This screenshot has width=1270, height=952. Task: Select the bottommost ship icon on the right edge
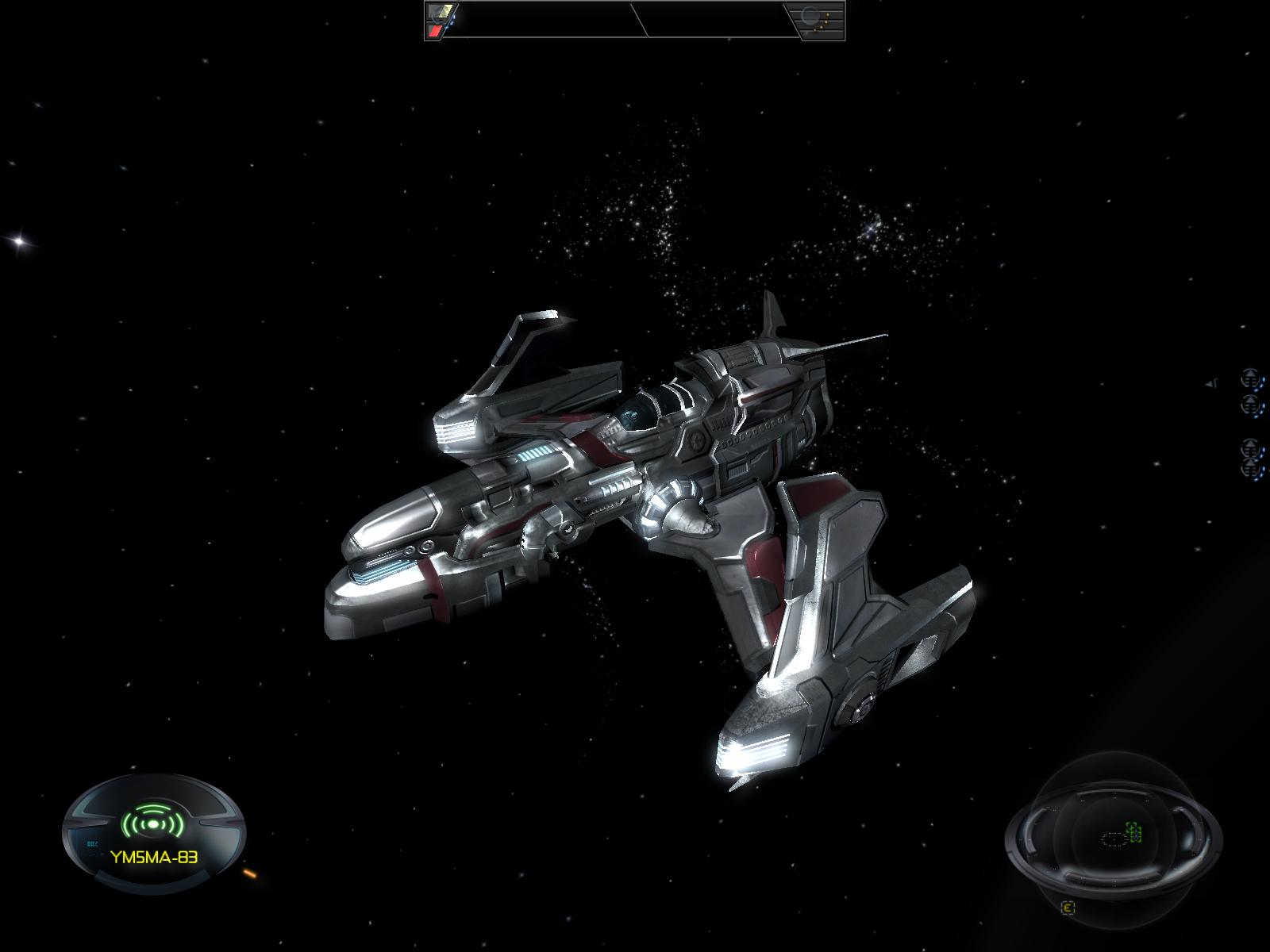pyautogui.click(x=1252, y=469)
